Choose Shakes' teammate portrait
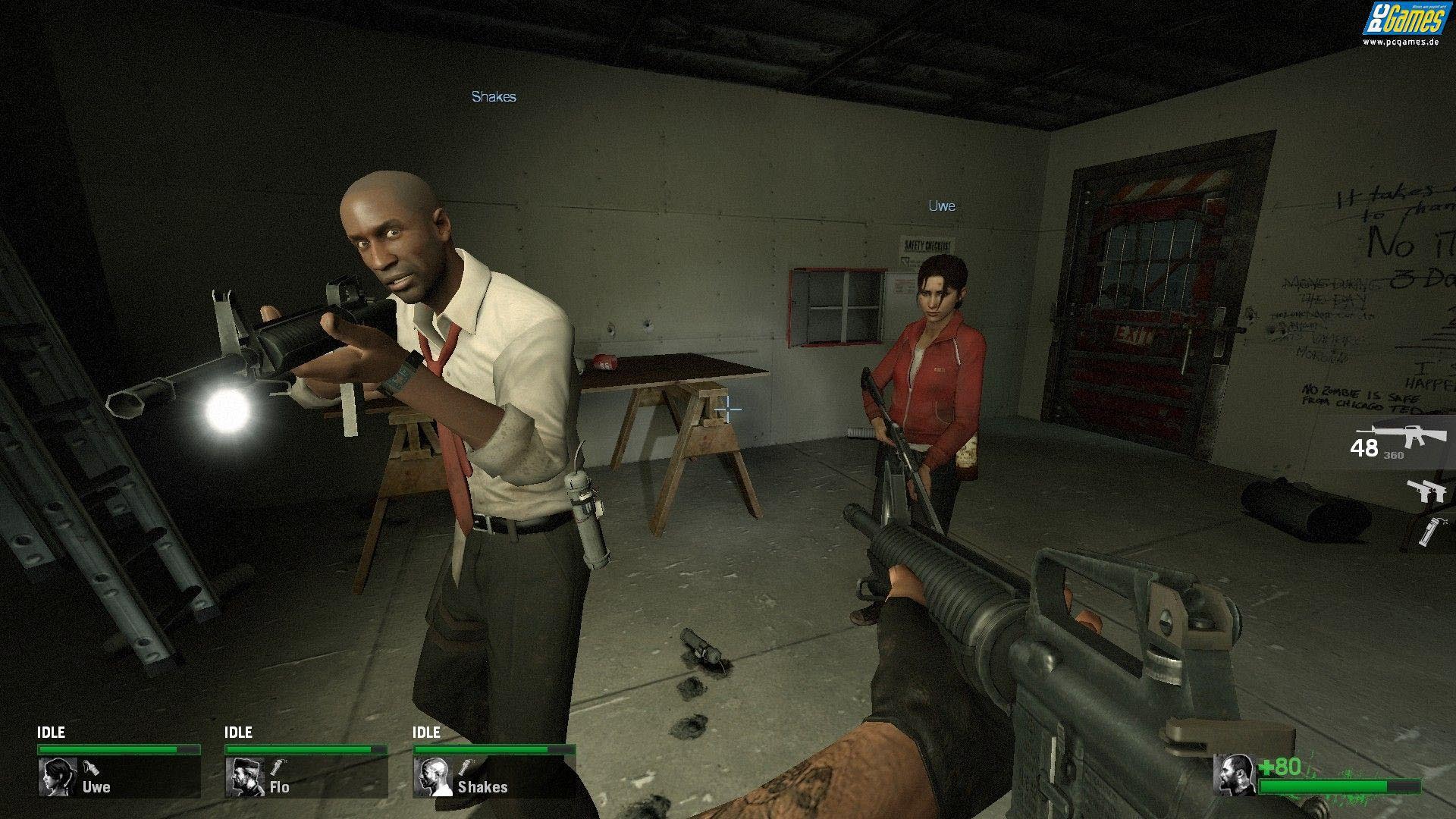The image size is (1456, 819). [x=432, y=777]
